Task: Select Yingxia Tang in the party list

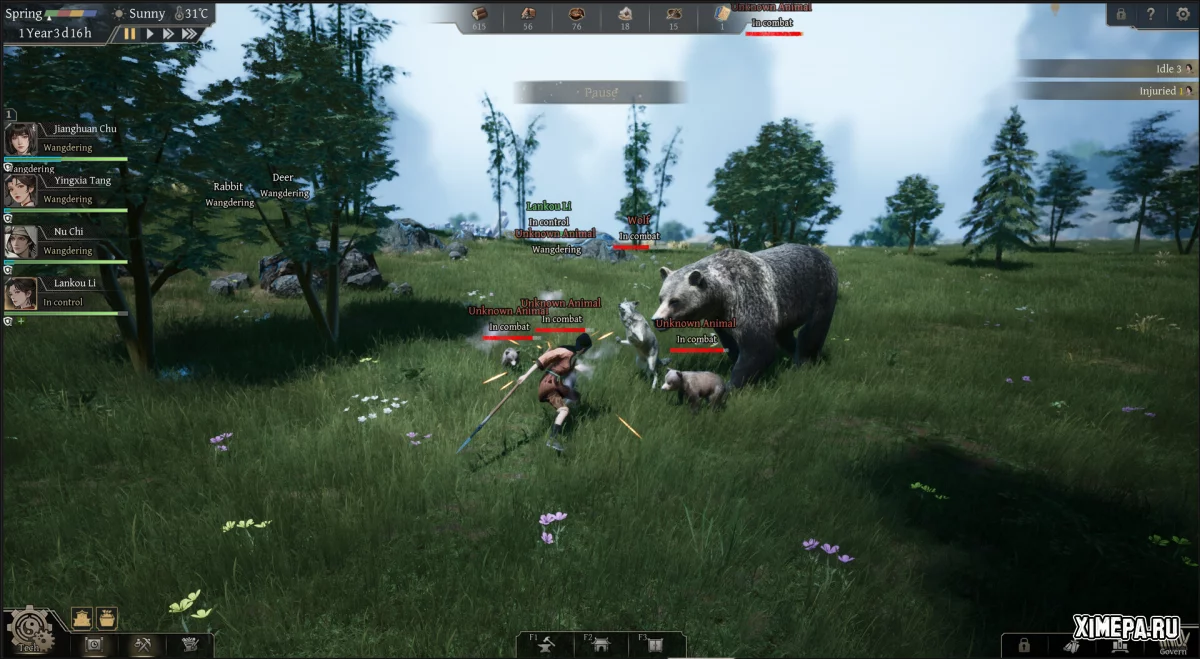Action: (x=21, y=190)
